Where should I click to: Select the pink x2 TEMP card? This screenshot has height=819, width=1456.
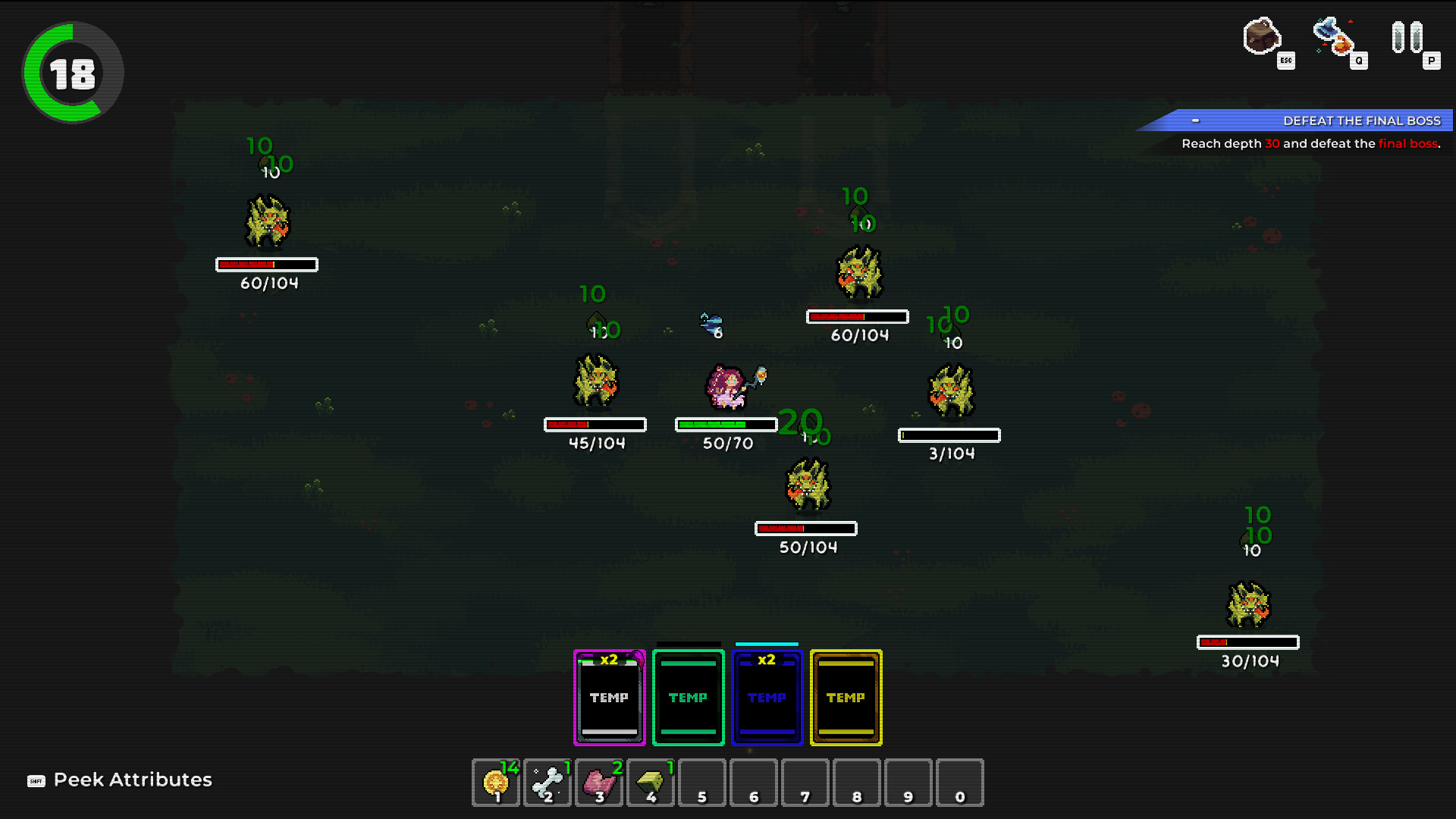[609, 697]
